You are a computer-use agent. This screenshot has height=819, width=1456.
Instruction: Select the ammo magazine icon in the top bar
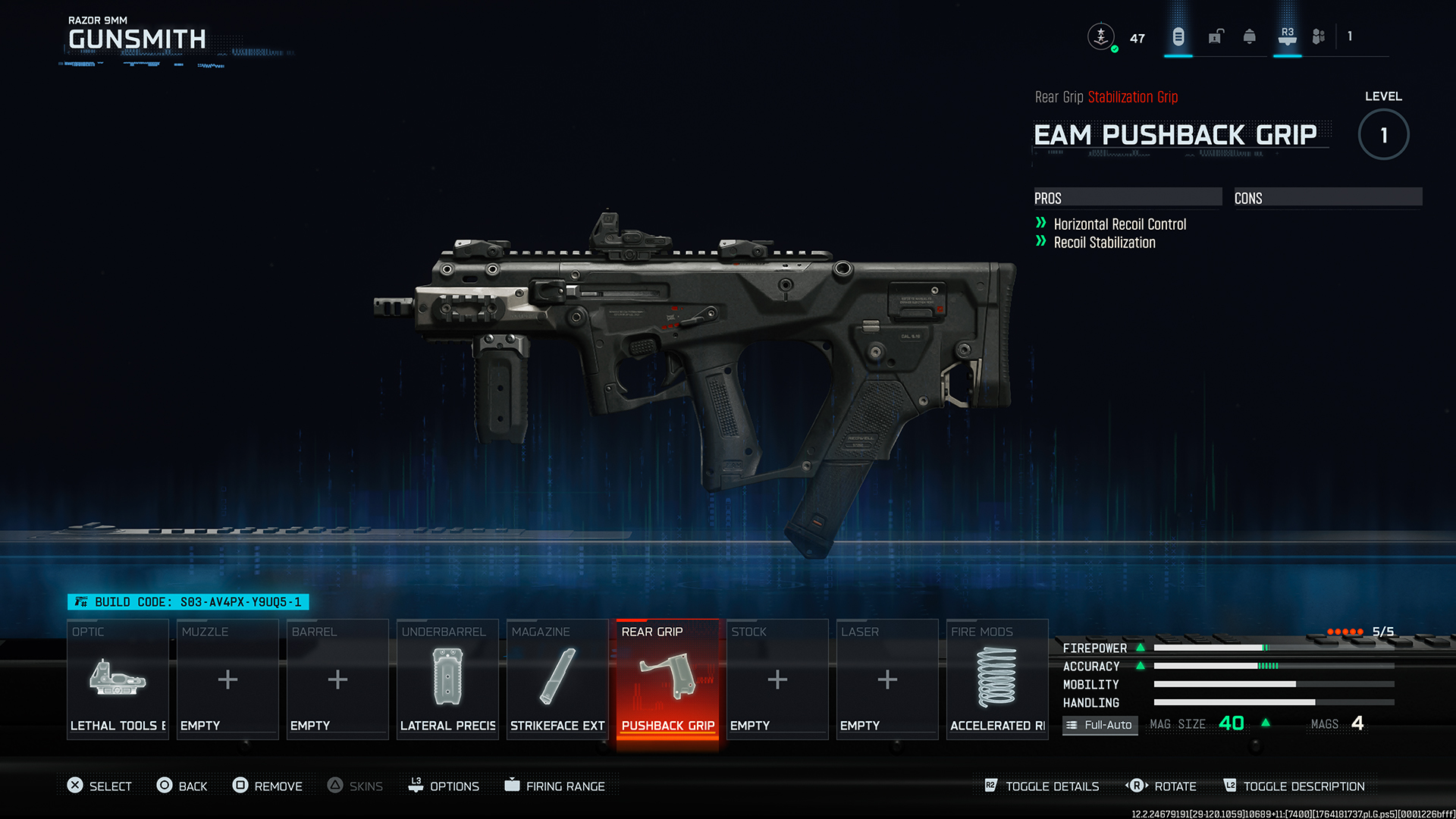click(x=1177, y=36)
